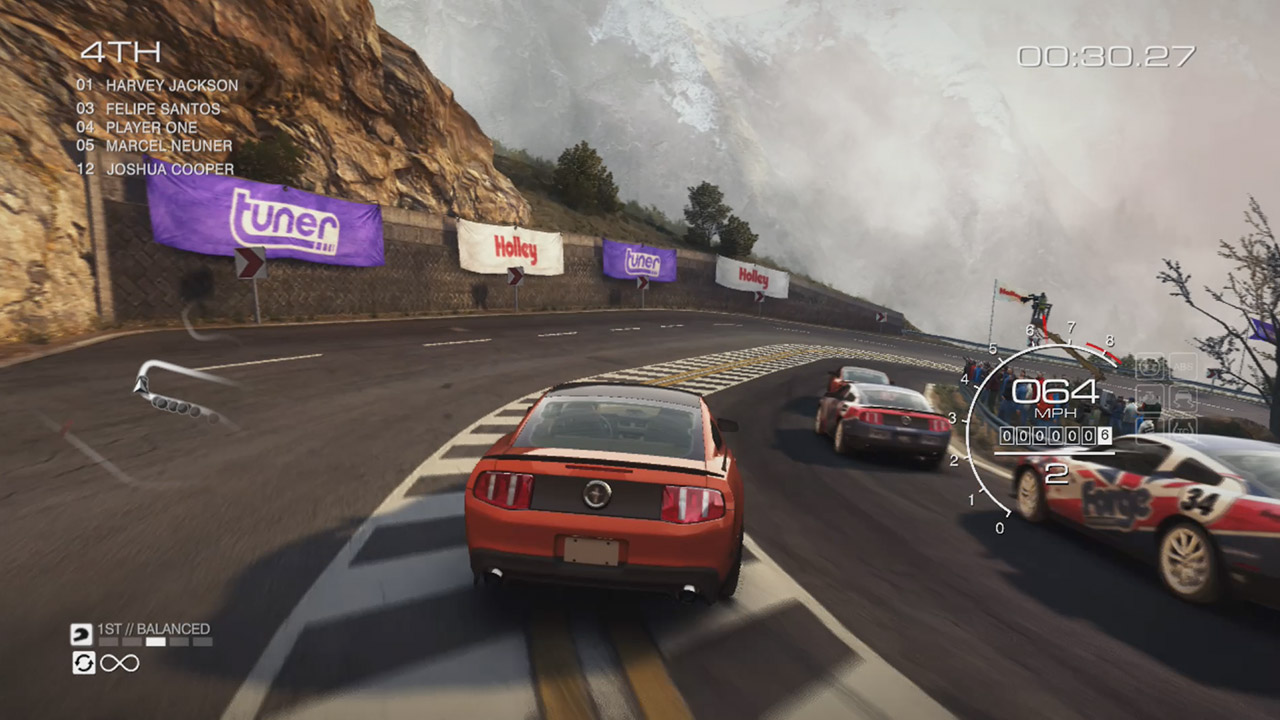Activate the flashback rewind arrows icon

click(83, 662)
